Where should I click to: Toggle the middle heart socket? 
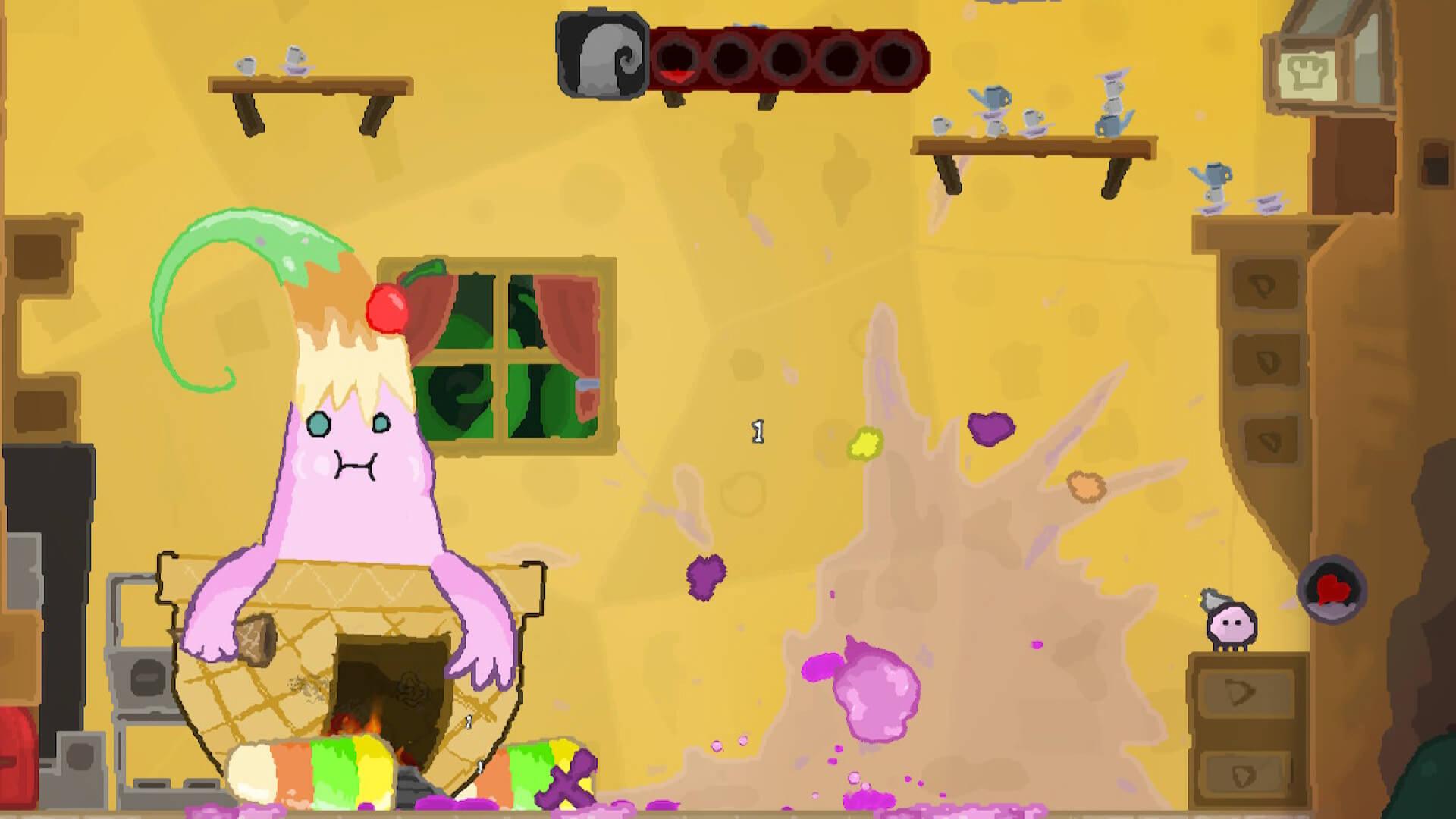[787, 57]
